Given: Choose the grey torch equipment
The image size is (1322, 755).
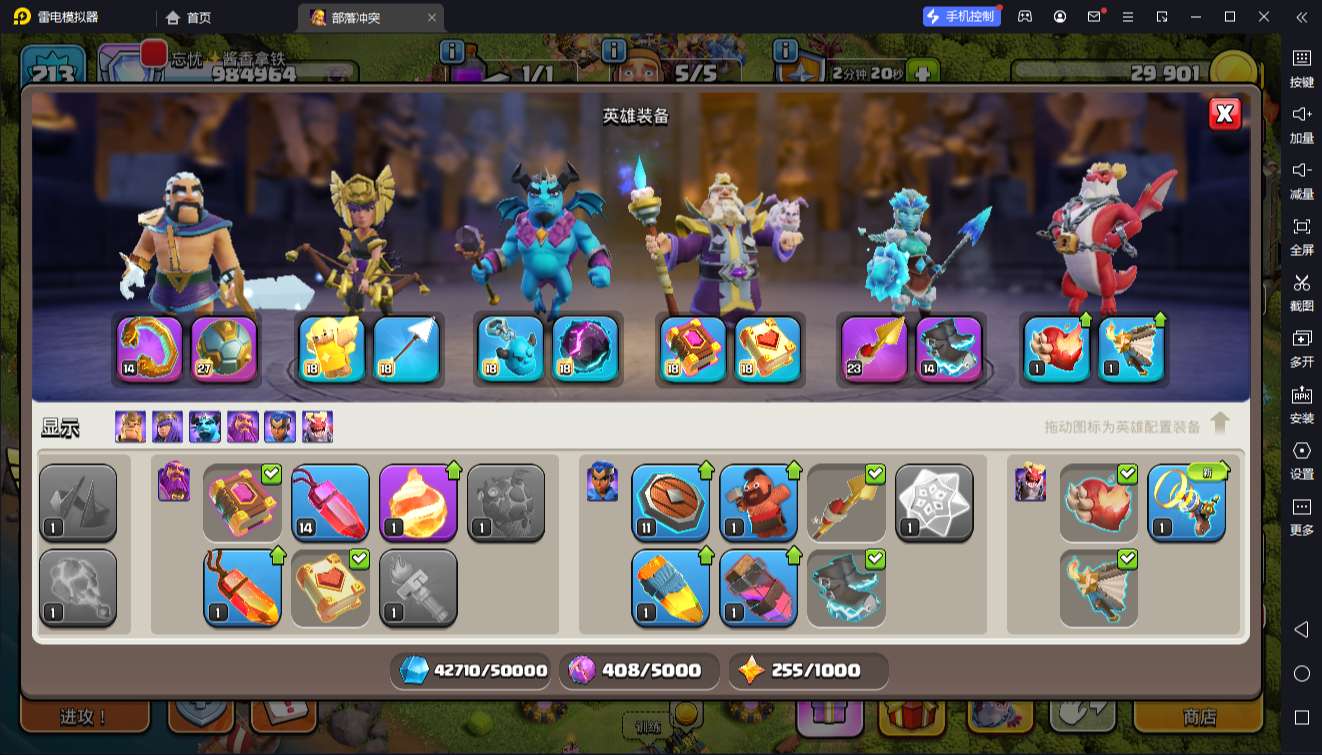Looking at the screenshot, I should tap(418, 588).
